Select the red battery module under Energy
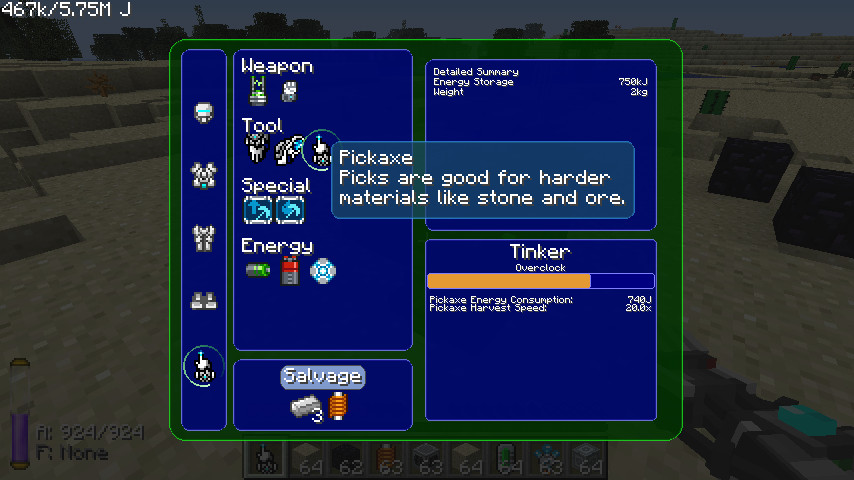 (289, 270)
